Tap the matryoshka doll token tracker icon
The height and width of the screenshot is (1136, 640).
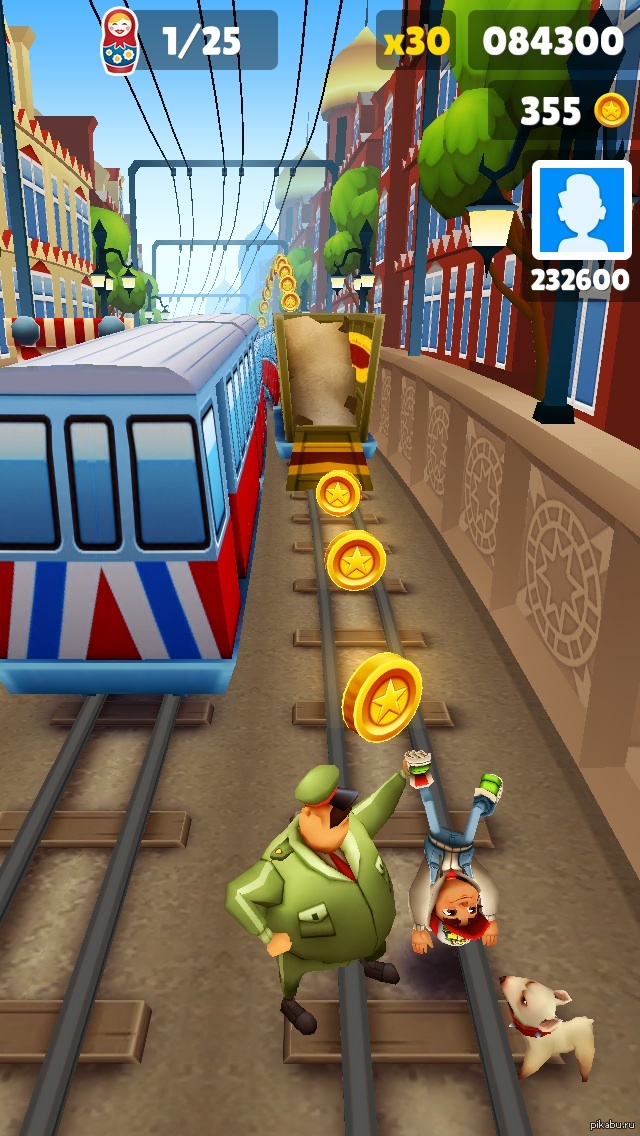[120, 41]
